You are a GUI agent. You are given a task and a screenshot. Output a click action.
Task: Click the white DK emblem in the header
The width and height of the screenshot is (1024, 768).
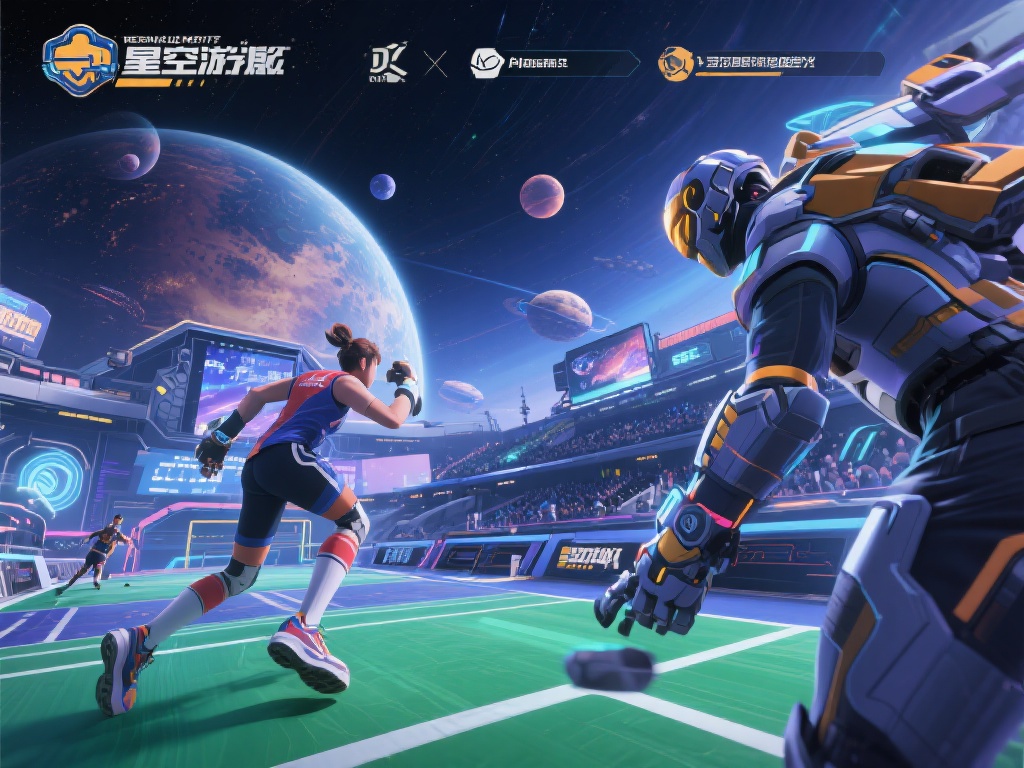pyautogui.click(x=388, y=63)
